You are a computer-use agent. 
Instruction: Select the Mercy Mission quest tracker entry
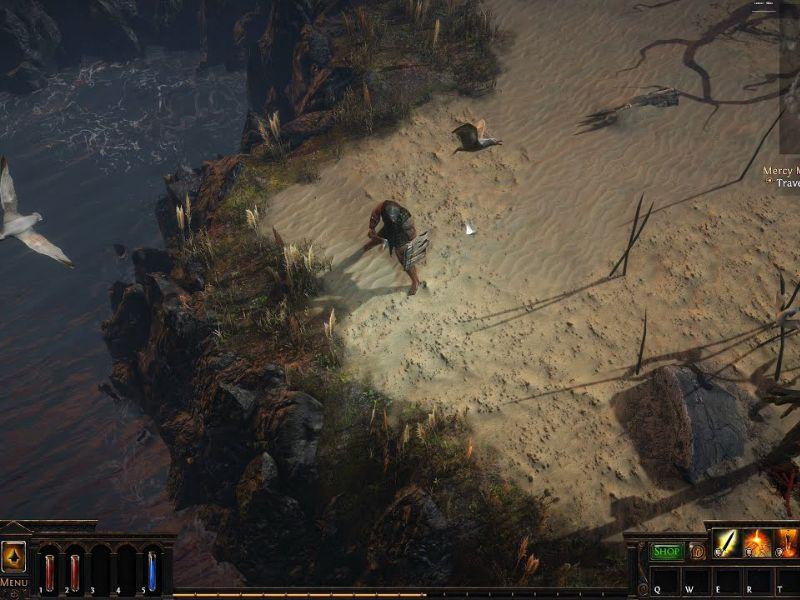click(780, 171)
